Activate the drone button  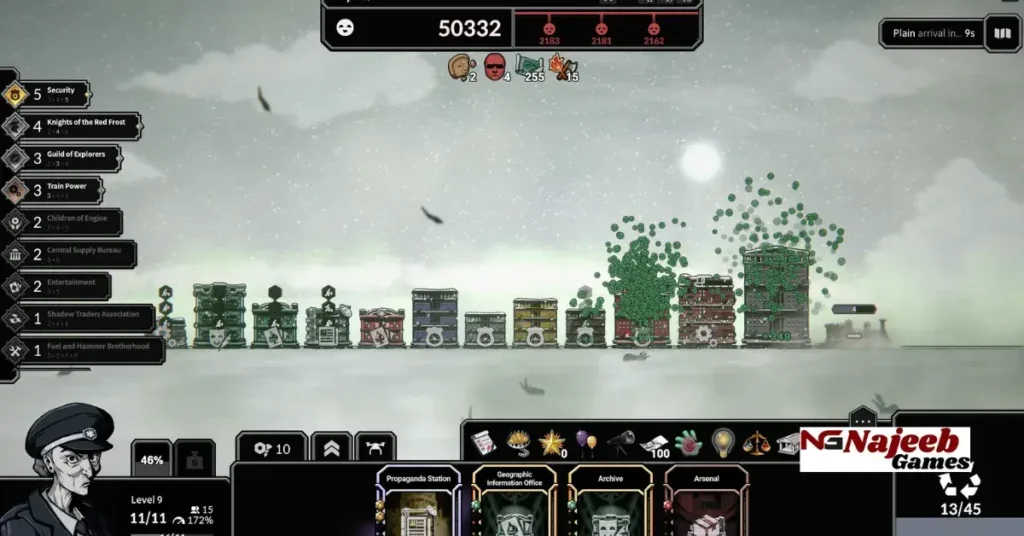pos(375,449)
